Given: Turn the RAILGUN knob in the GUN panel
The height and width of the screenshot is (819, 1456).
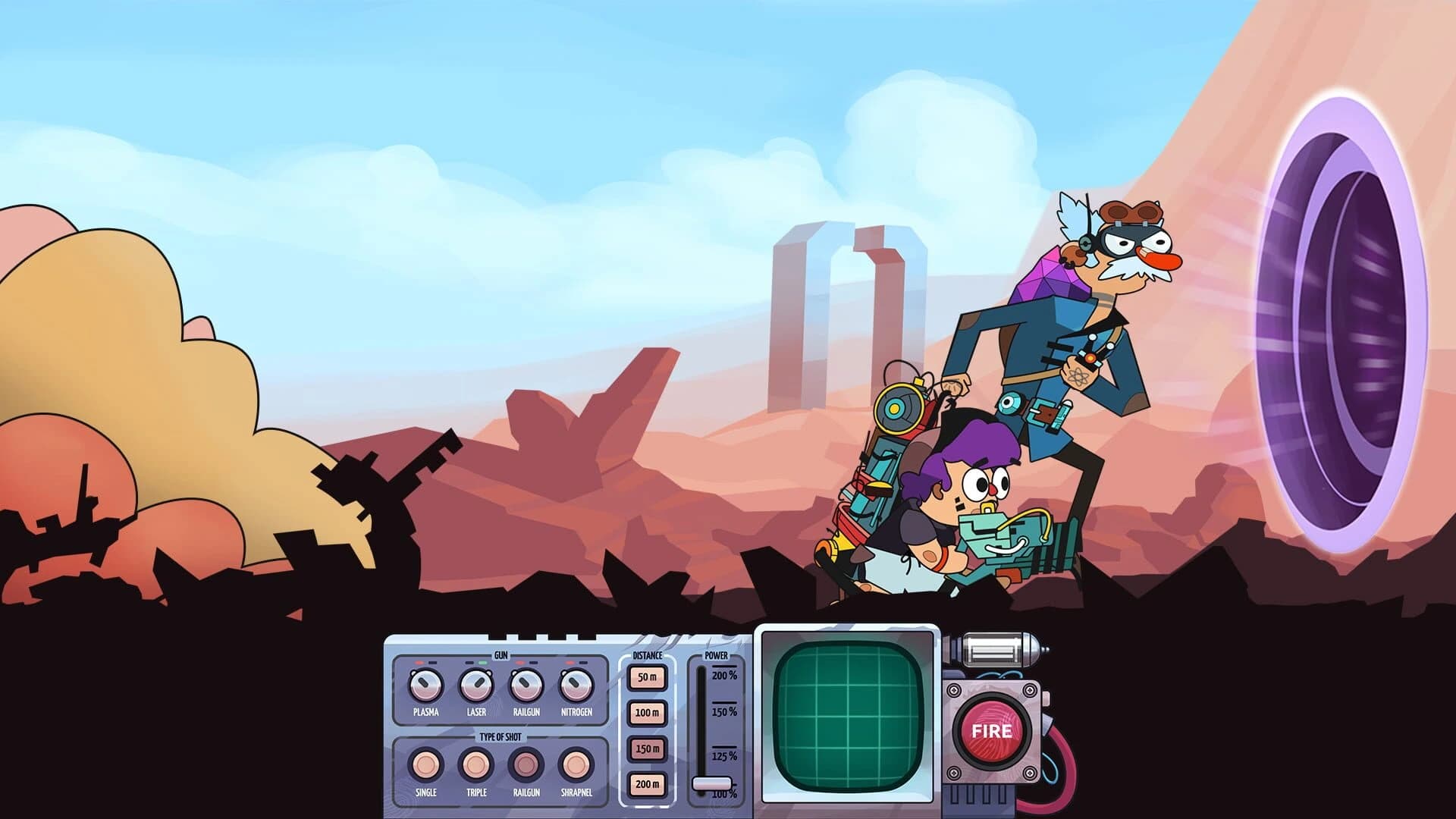Looking at the screenshot, I should point(526,686).
